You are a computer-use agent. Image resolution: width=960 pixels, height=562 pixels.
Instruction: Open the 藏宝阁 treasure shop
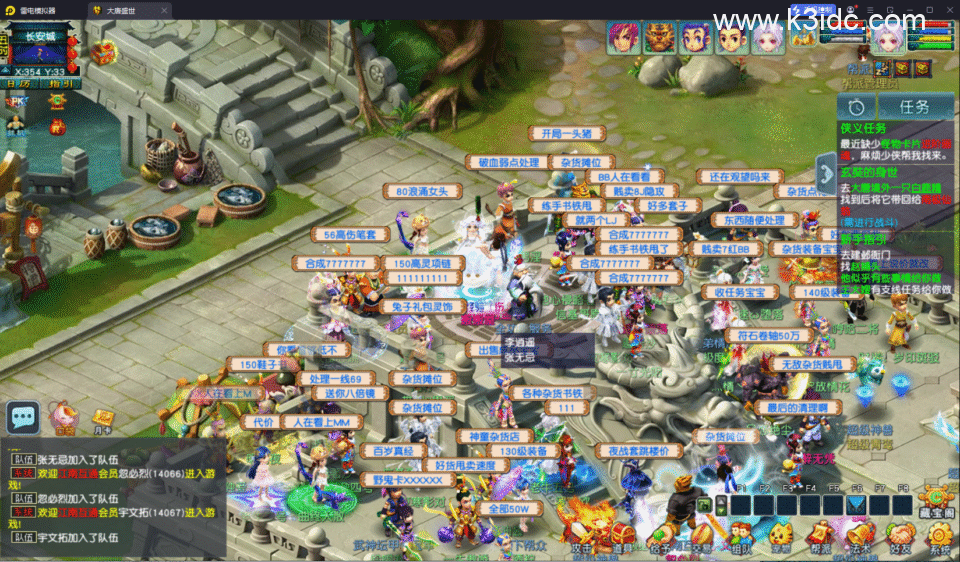pos(937,500)
